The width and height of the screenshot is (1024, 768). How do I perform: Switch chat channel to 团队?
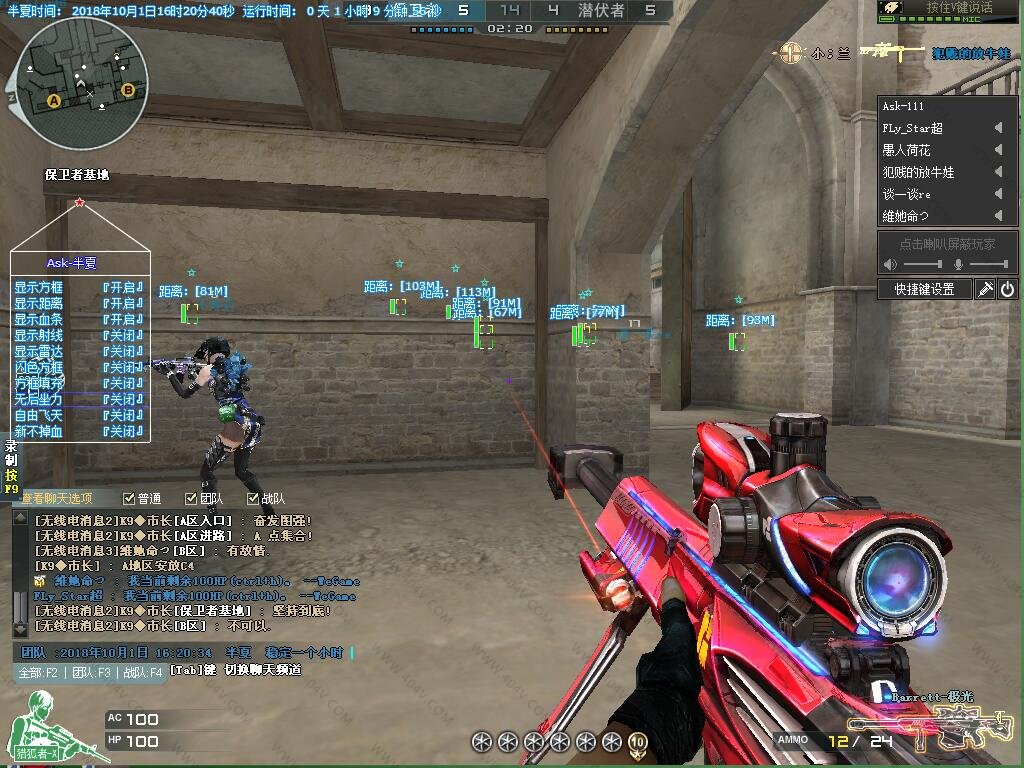click(x=89, y=673)
